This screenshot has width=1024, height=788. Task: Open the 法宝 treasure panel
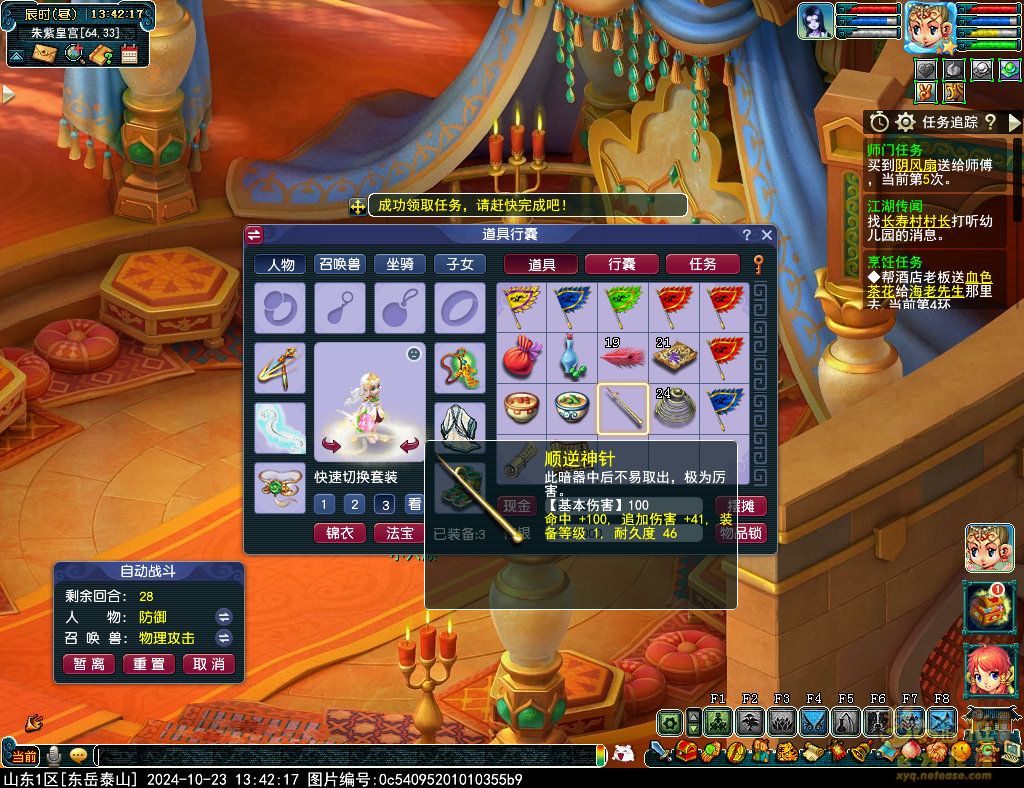click(x=400, y=533)
